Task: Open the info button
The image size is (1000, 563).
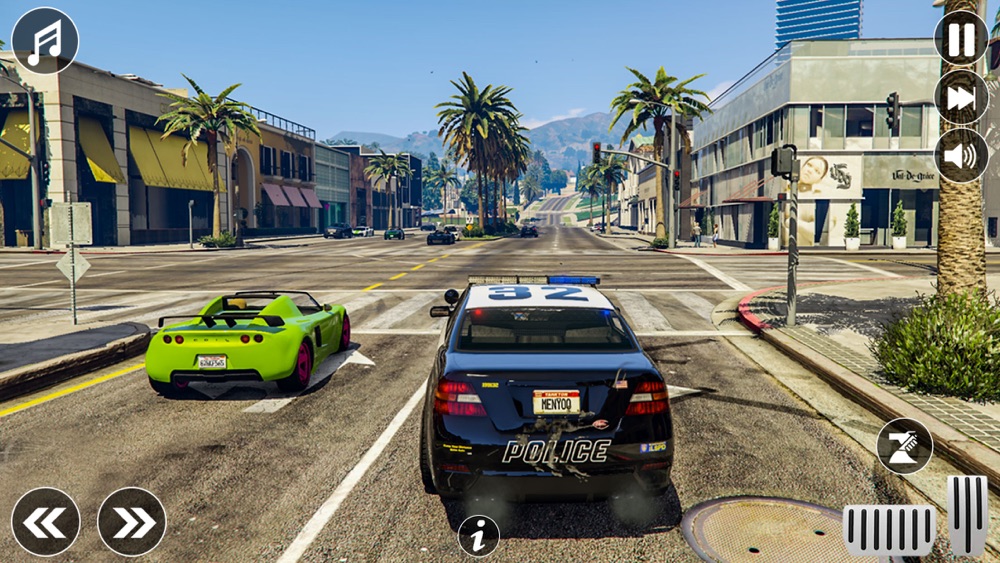Action: point(478,536)
